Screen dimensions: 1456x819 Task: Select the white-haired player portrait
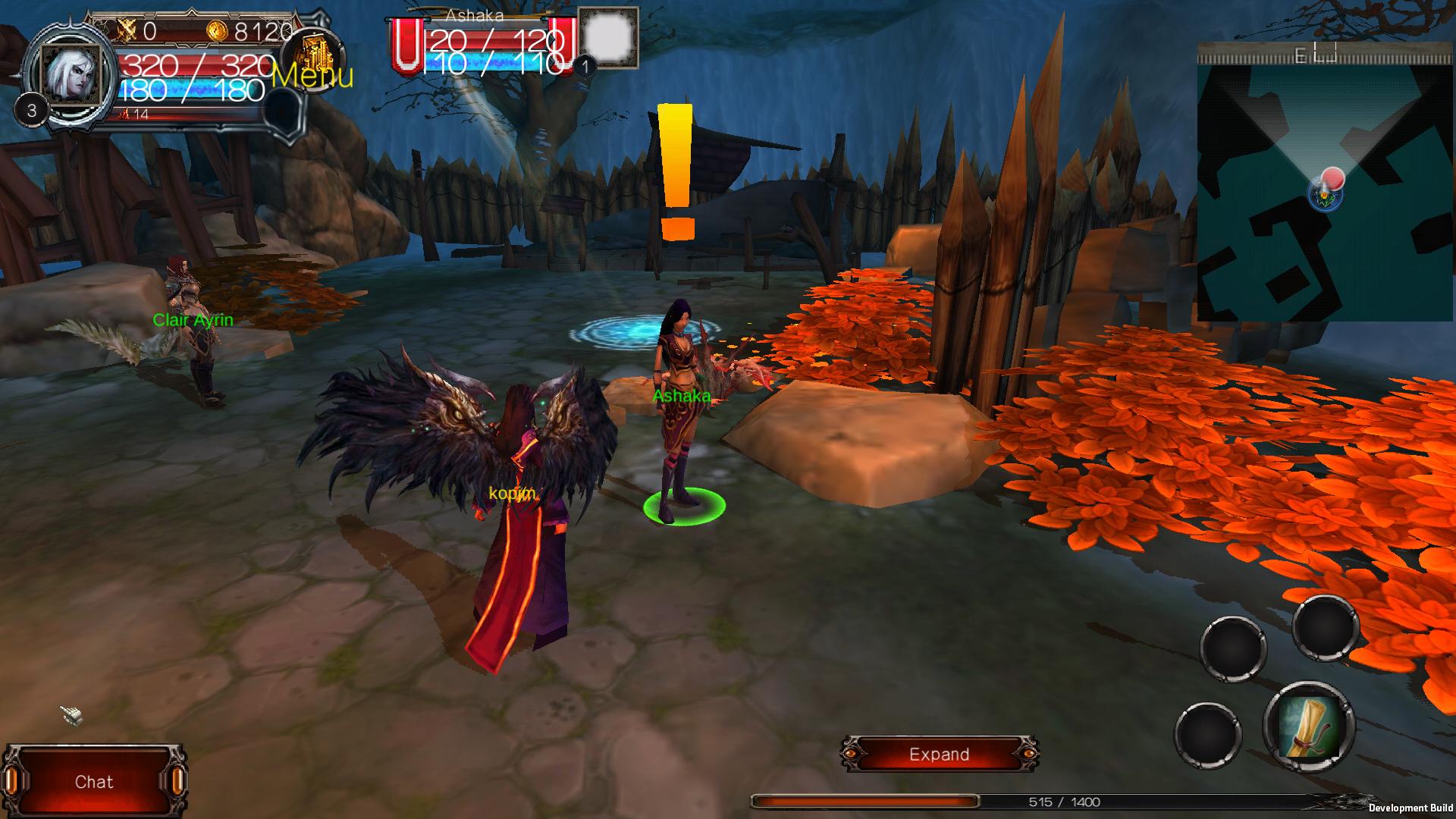click(72, 73)
